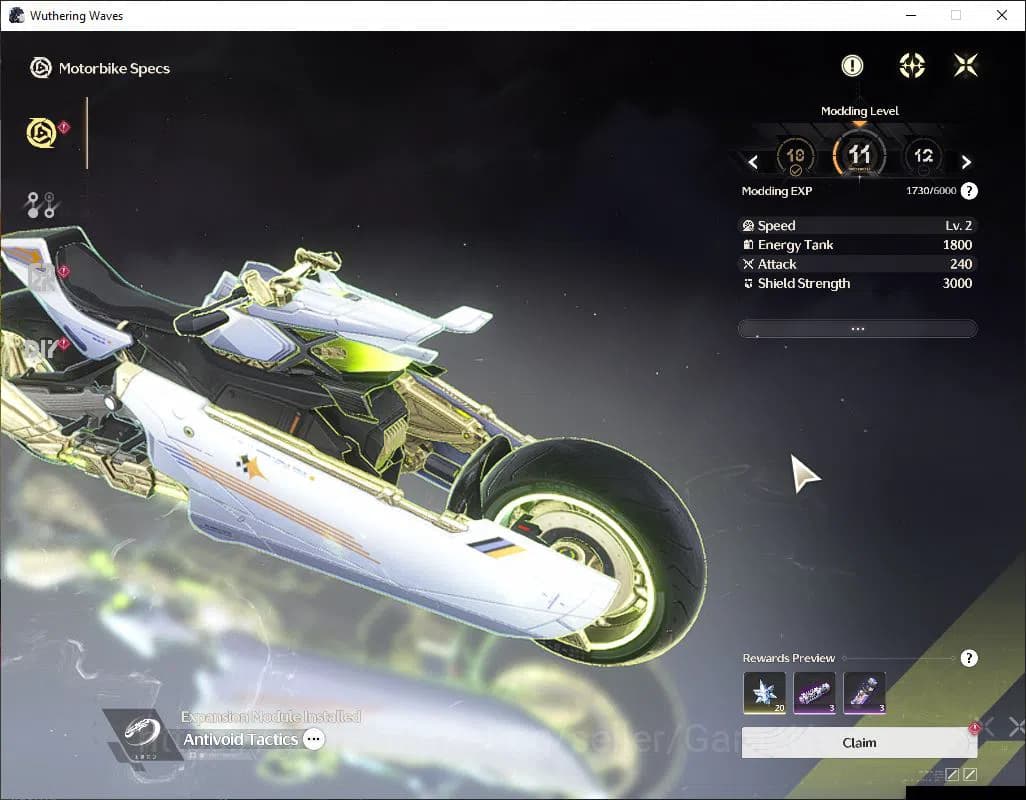Image resolution: width=1026 pixels, height=800 pixels.
Task: Go to the previous modding level
Action: pos(753,162)
